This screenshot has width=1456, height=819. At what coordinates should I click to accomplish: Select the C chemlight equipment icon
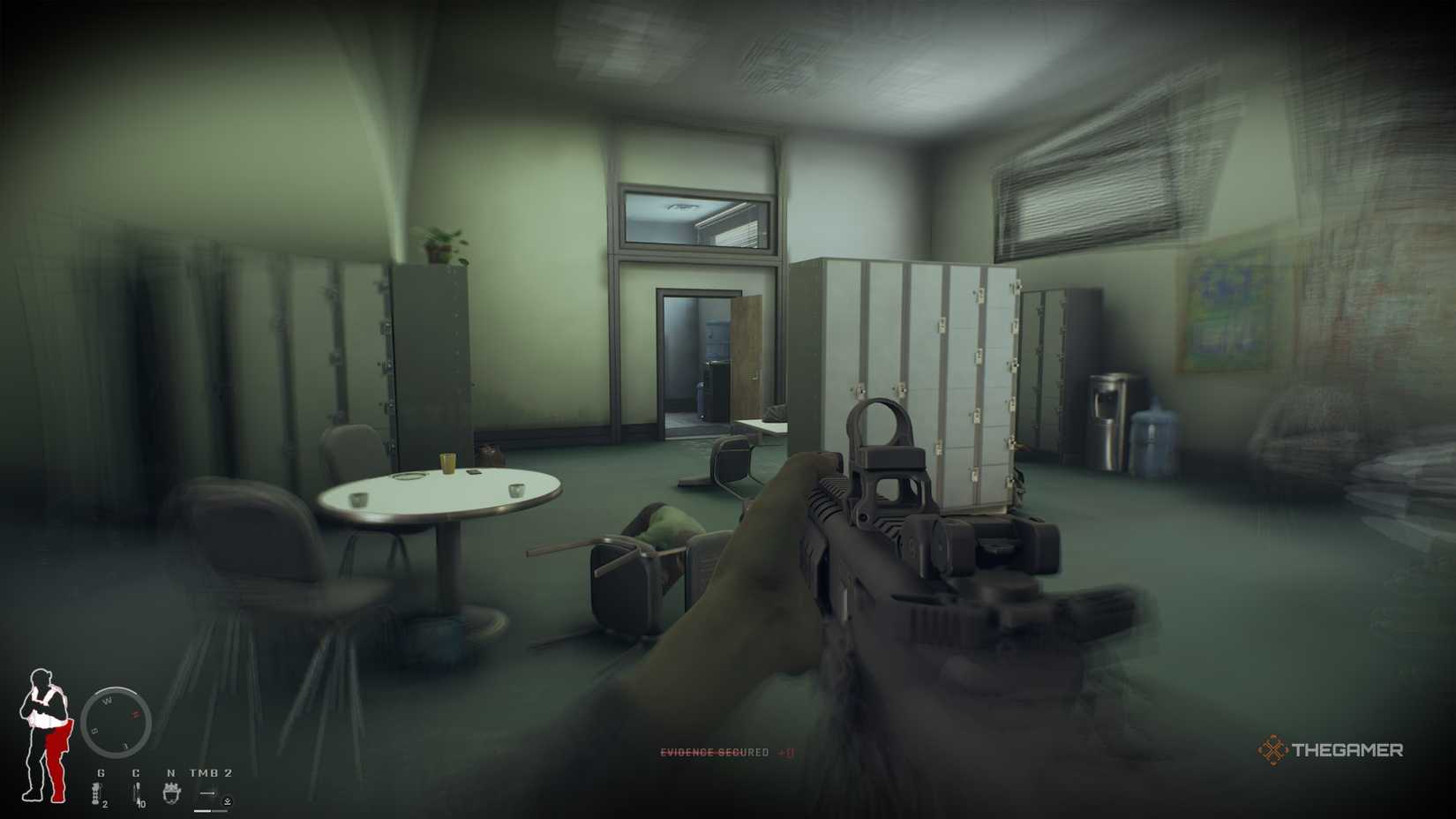coord(137,793)
